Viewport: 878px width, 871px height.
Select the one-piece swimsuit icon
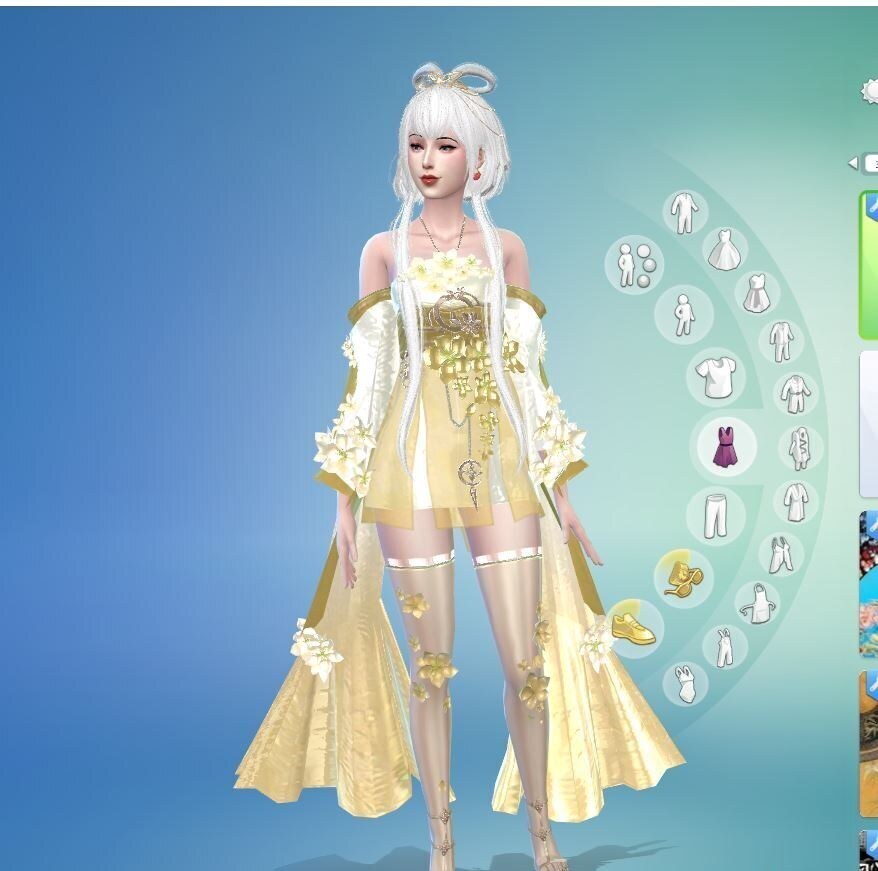[x=684, y=683]
